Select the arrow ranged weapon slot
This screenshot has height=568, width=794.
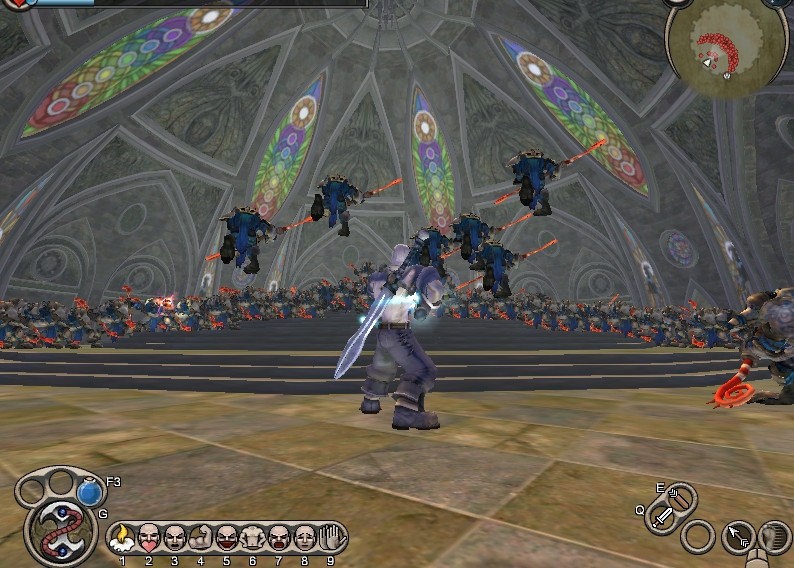[x=679, y=497]
